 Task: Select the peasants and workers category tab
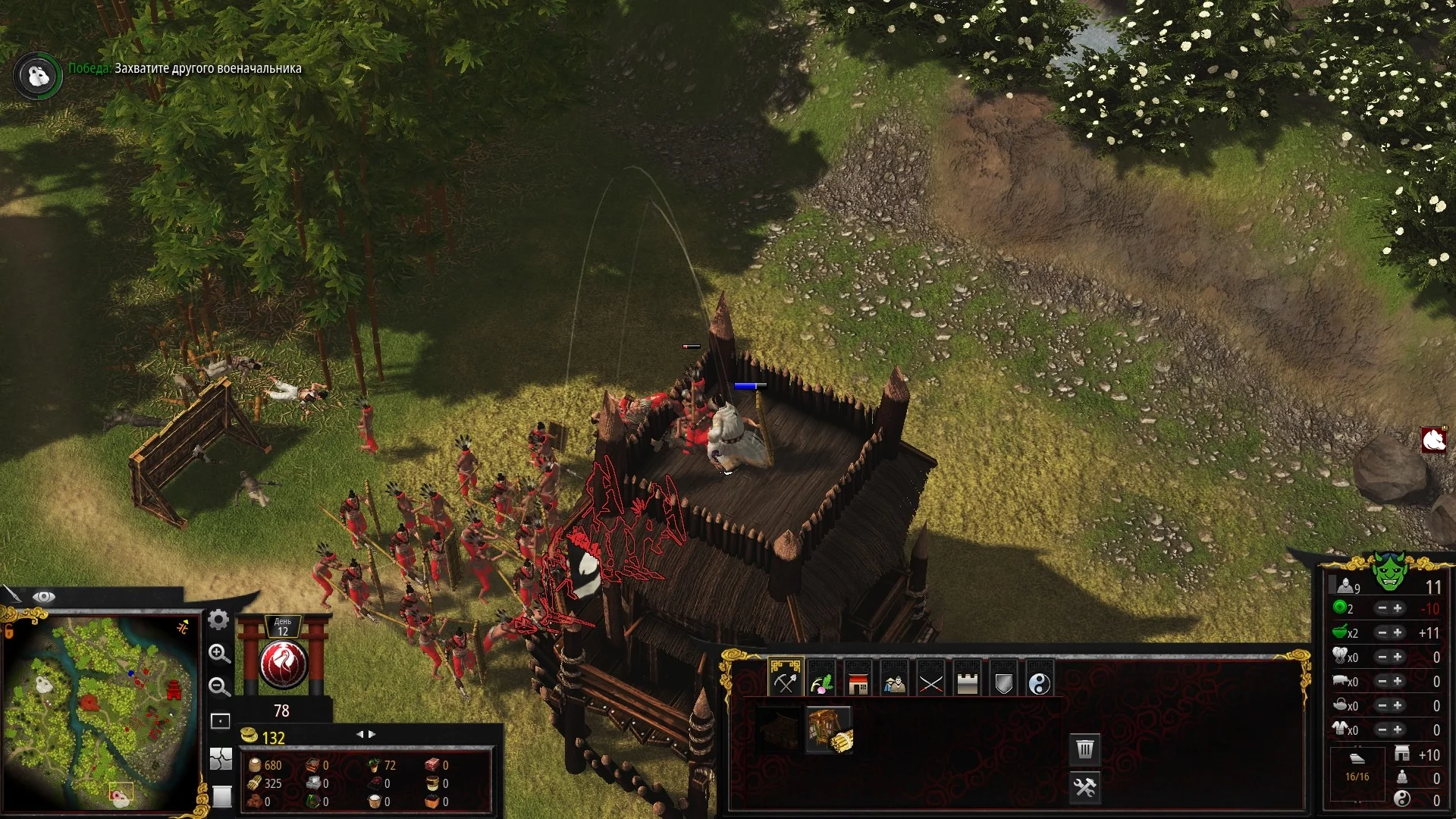click(894, 683)
